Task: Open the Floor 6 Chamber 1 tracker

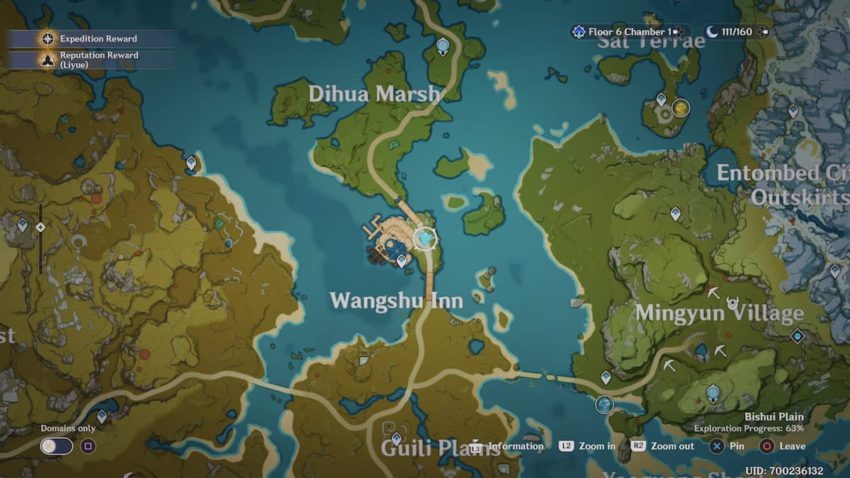Action: [x=631, y=32]
